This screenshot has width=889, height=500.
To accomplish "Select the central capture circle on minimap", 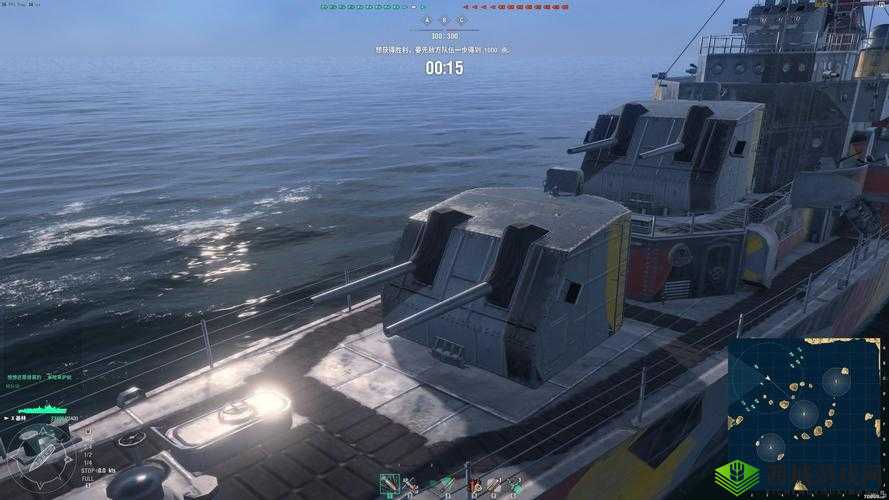I will (x=803, y=413).
